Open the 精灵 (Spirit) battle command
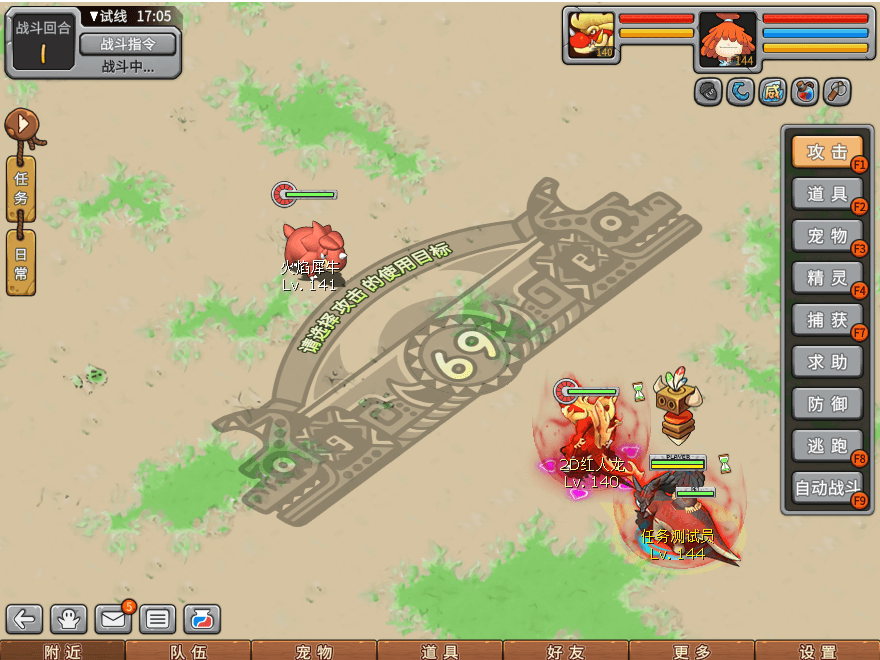The height and width of the screenshot is (660, 880). click(x=827, y=277)
